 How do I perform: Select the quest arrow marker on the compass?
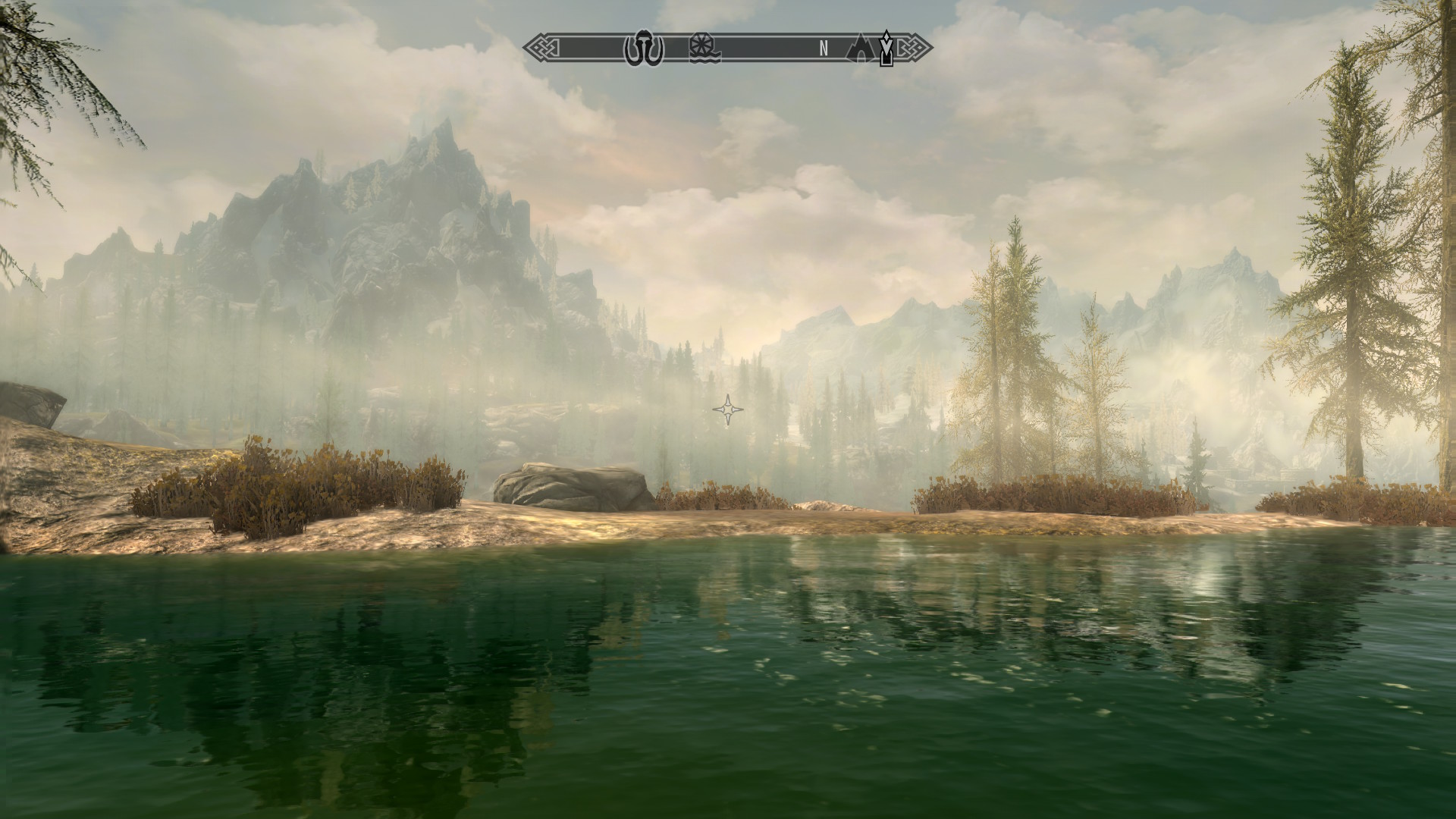click(x=886, y=48)
